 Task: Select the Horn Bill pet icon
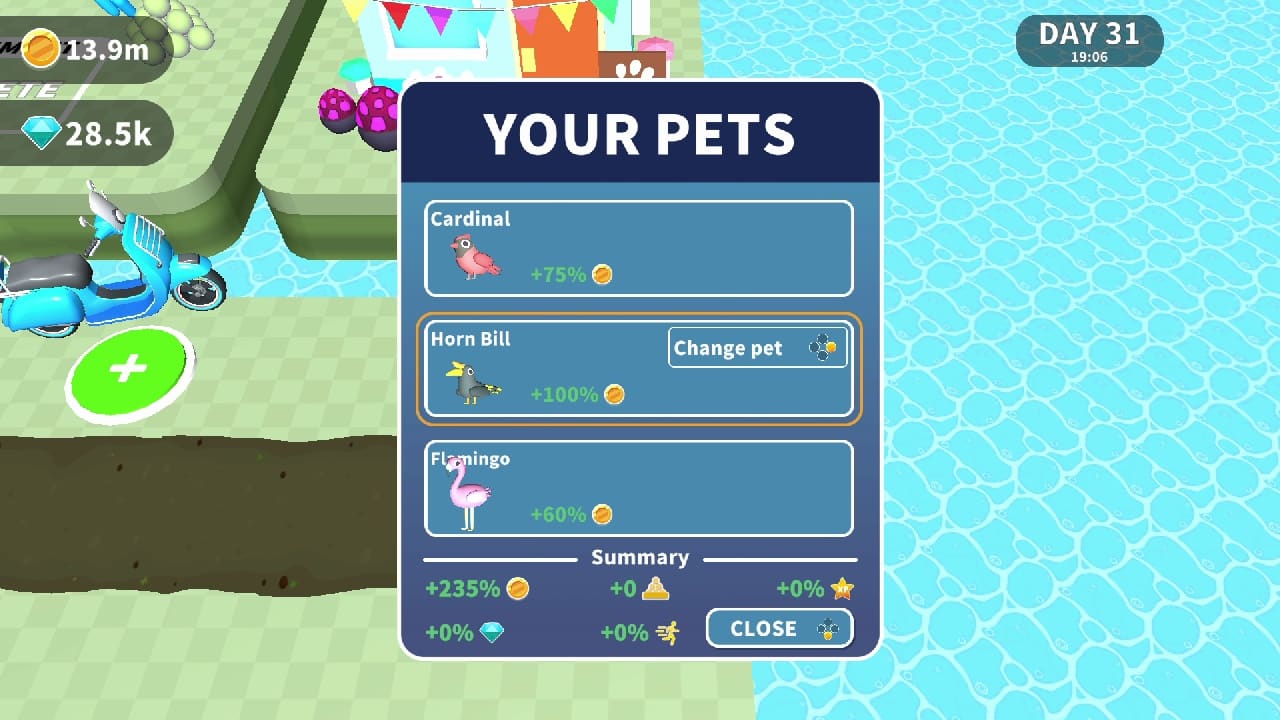click(x=473, y=380)
